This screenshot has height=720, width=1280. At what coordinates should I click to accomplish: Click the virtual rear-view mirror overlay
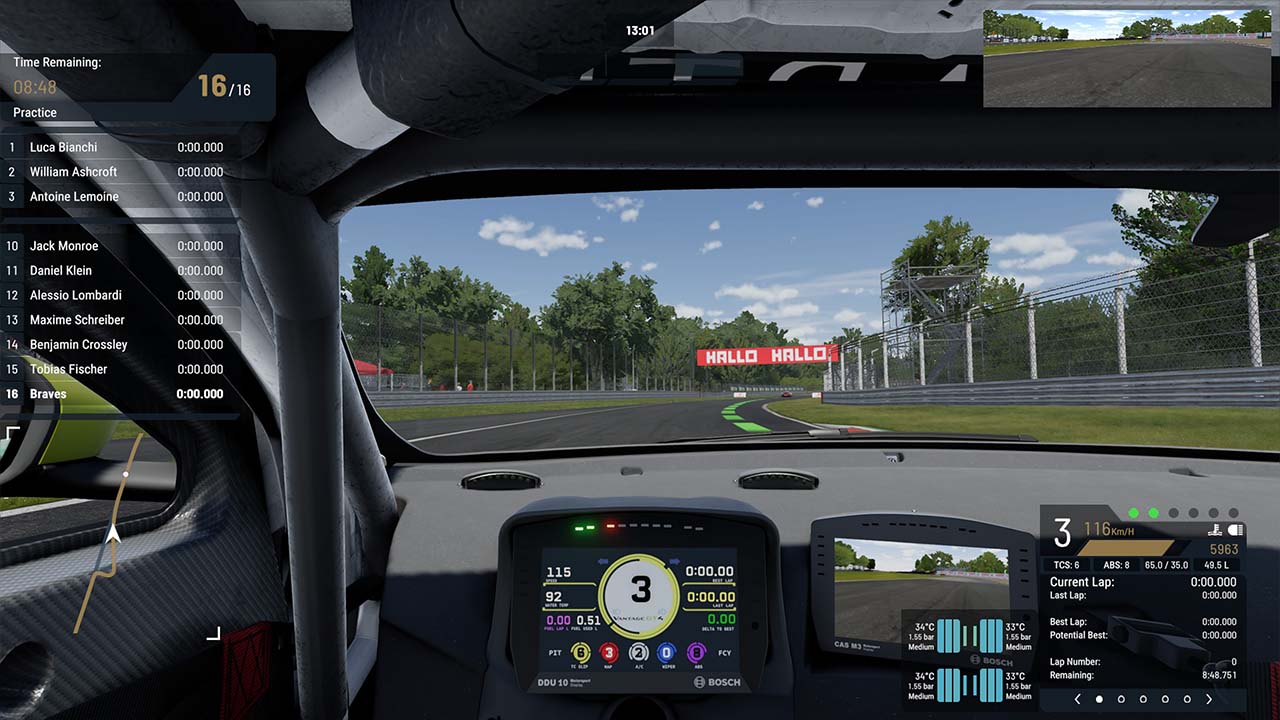pos(1126,58)
